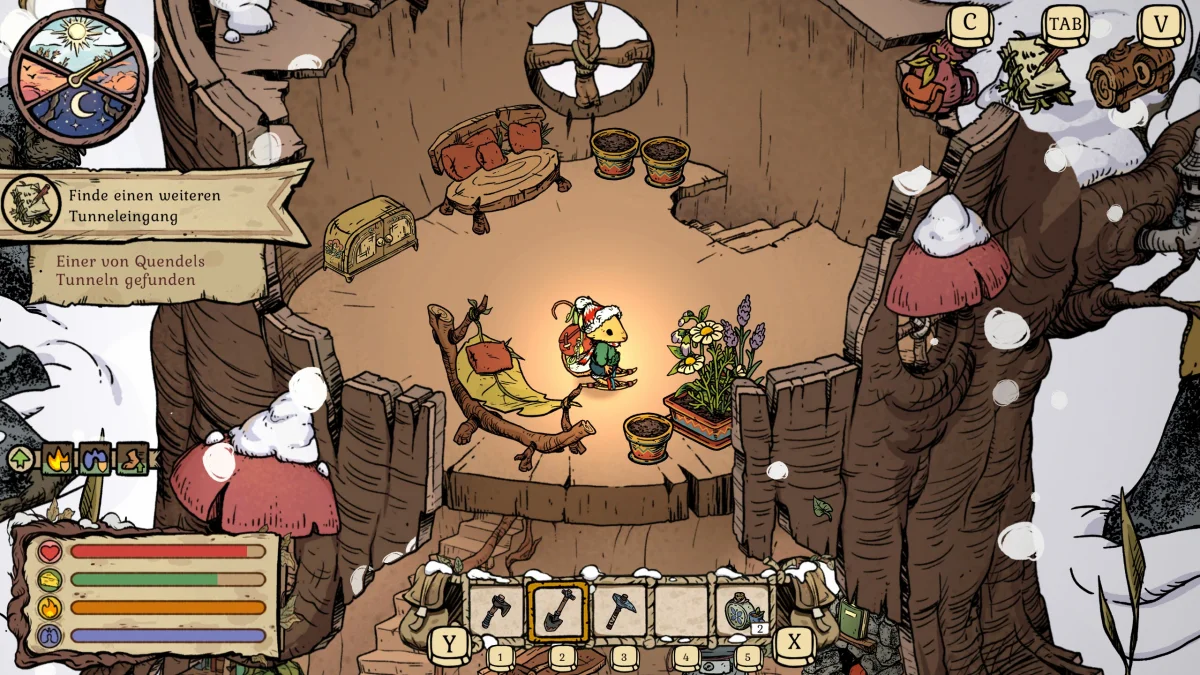Inspect the boot speed buff icon
Viewport: 1200px width, 675px height.
[x=132, y=459]
